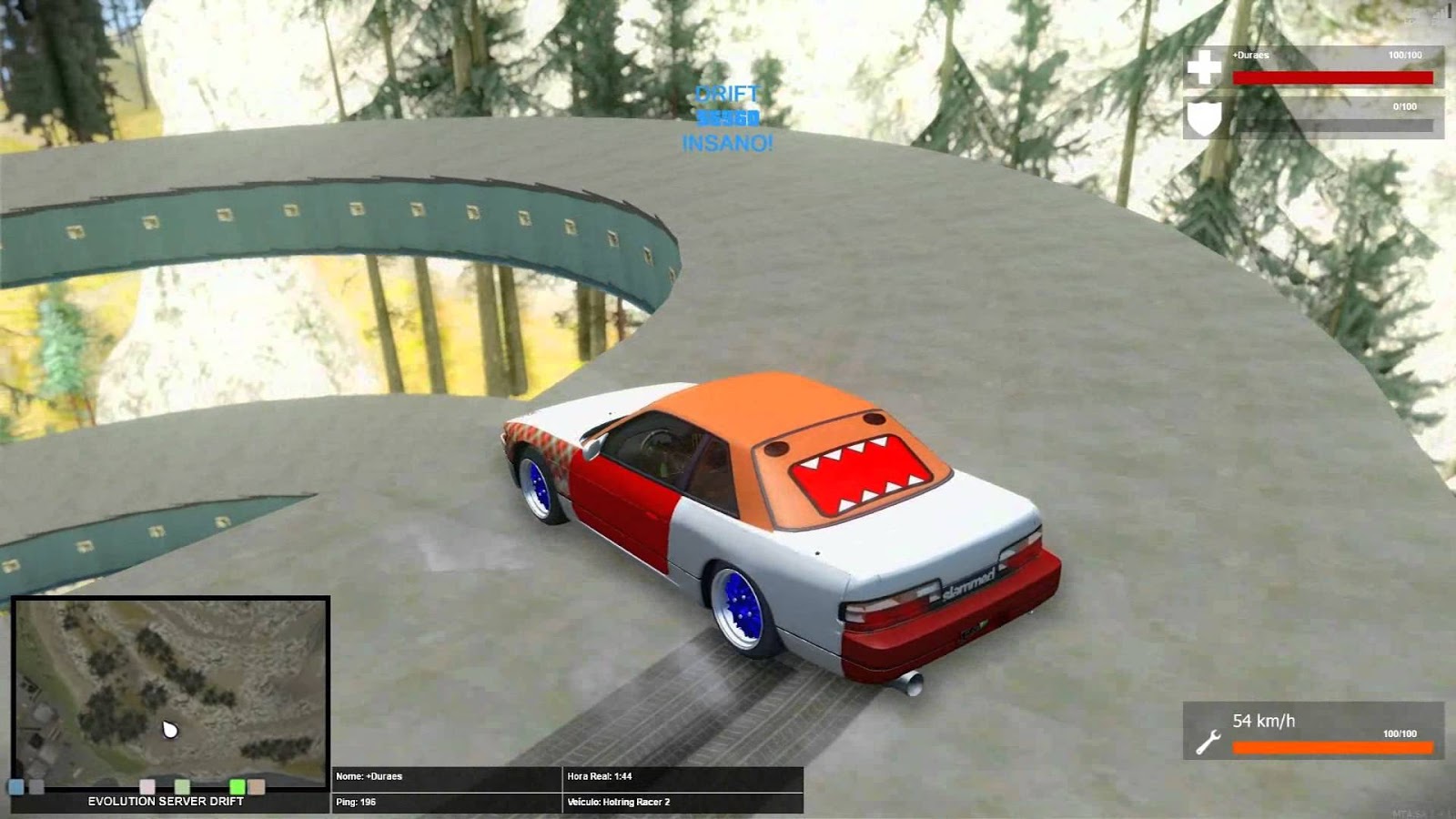Toggle the gray square beside the blue blip
The image size is (1456, 819).
coord(36,786)
